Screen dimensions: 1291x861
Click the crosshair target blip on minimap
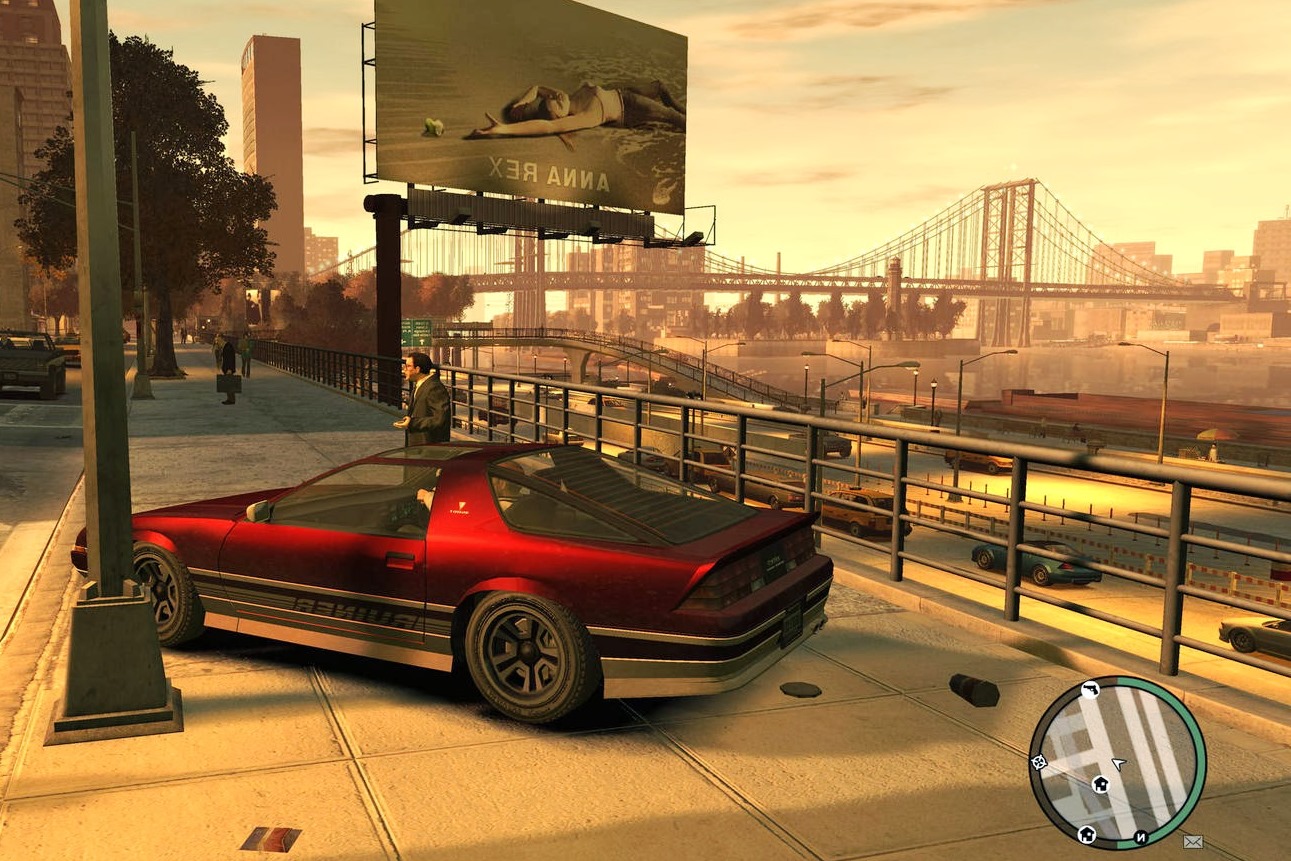point(1039,762)
